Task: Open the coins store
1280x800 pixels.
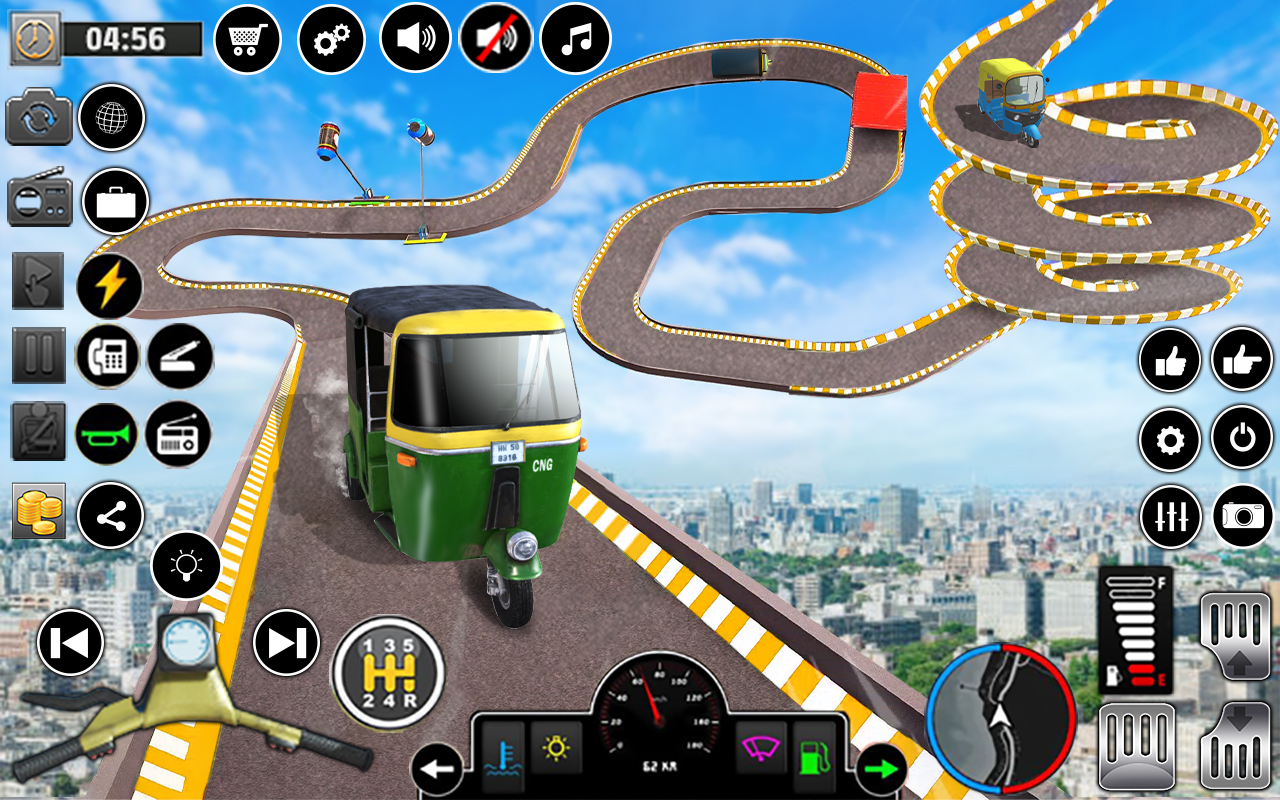Action: [38, 513]
